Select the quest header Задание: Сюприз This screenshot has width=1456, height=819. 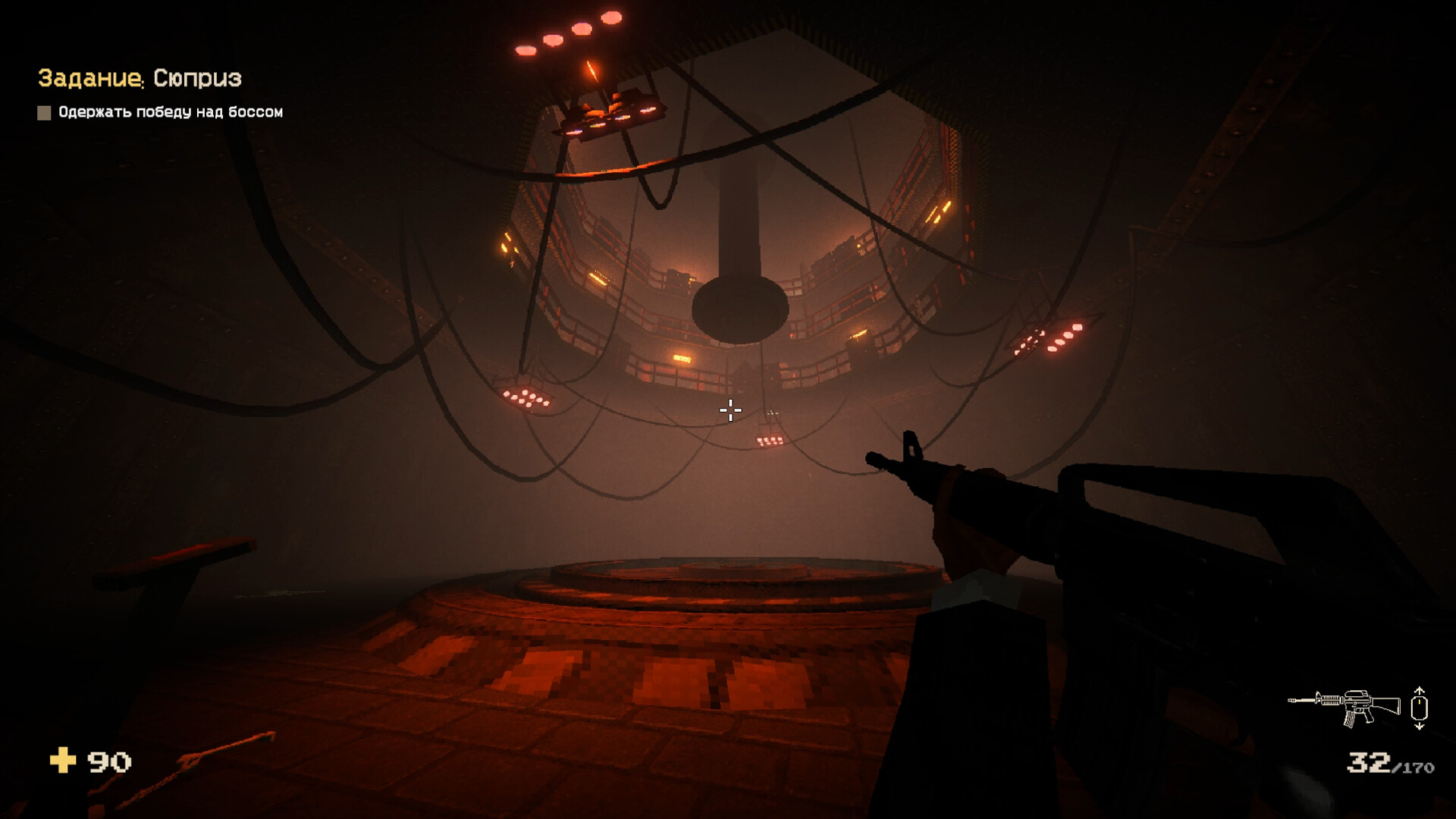(x=140, y=77)
